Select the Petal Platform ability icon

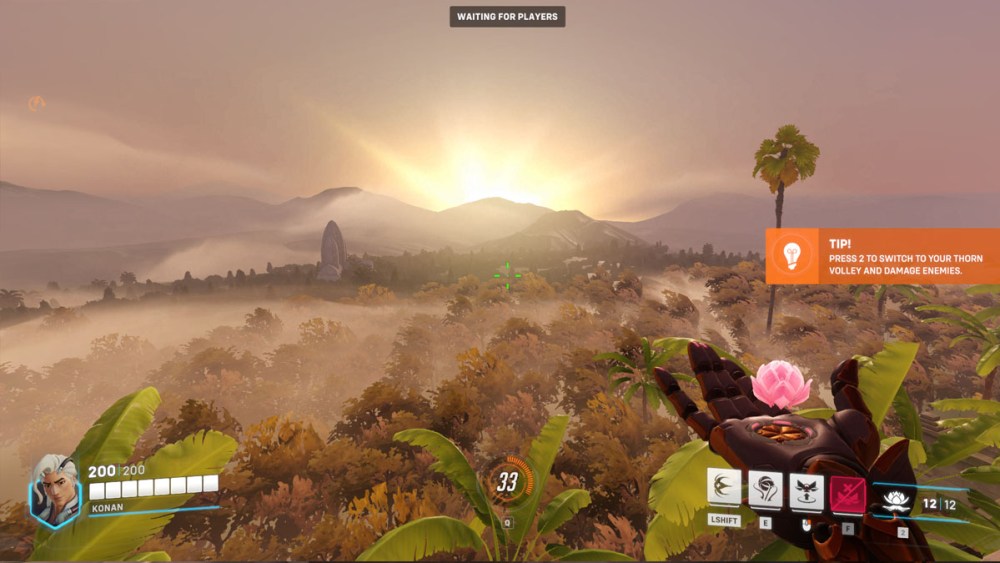pos(765,489)
